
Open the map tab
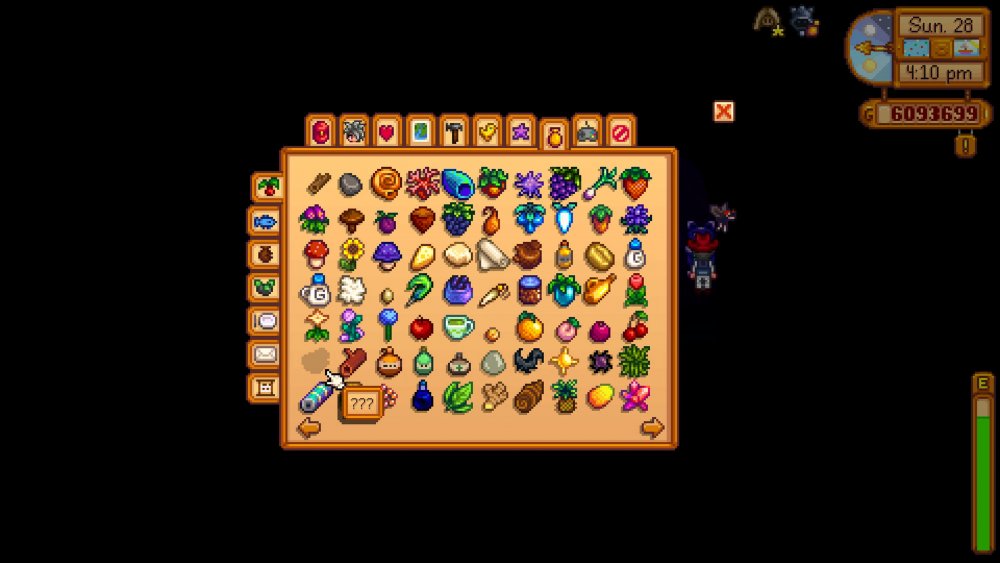pyautogui.click(x=420, y=131)
